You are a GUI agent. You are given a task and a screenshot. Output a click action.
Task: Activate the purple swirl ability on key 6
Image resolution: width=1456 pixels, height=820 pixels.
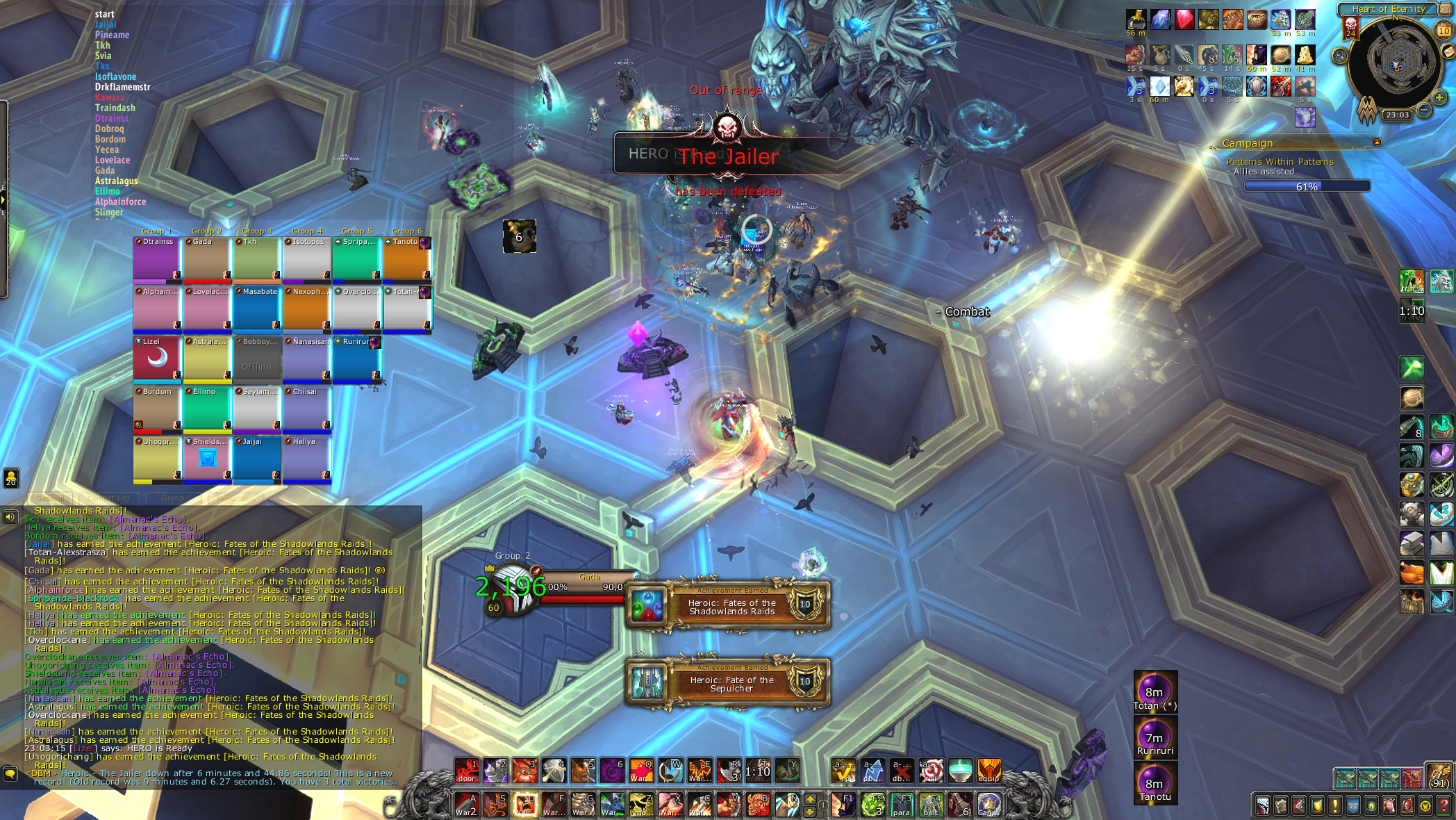point(613,770)
